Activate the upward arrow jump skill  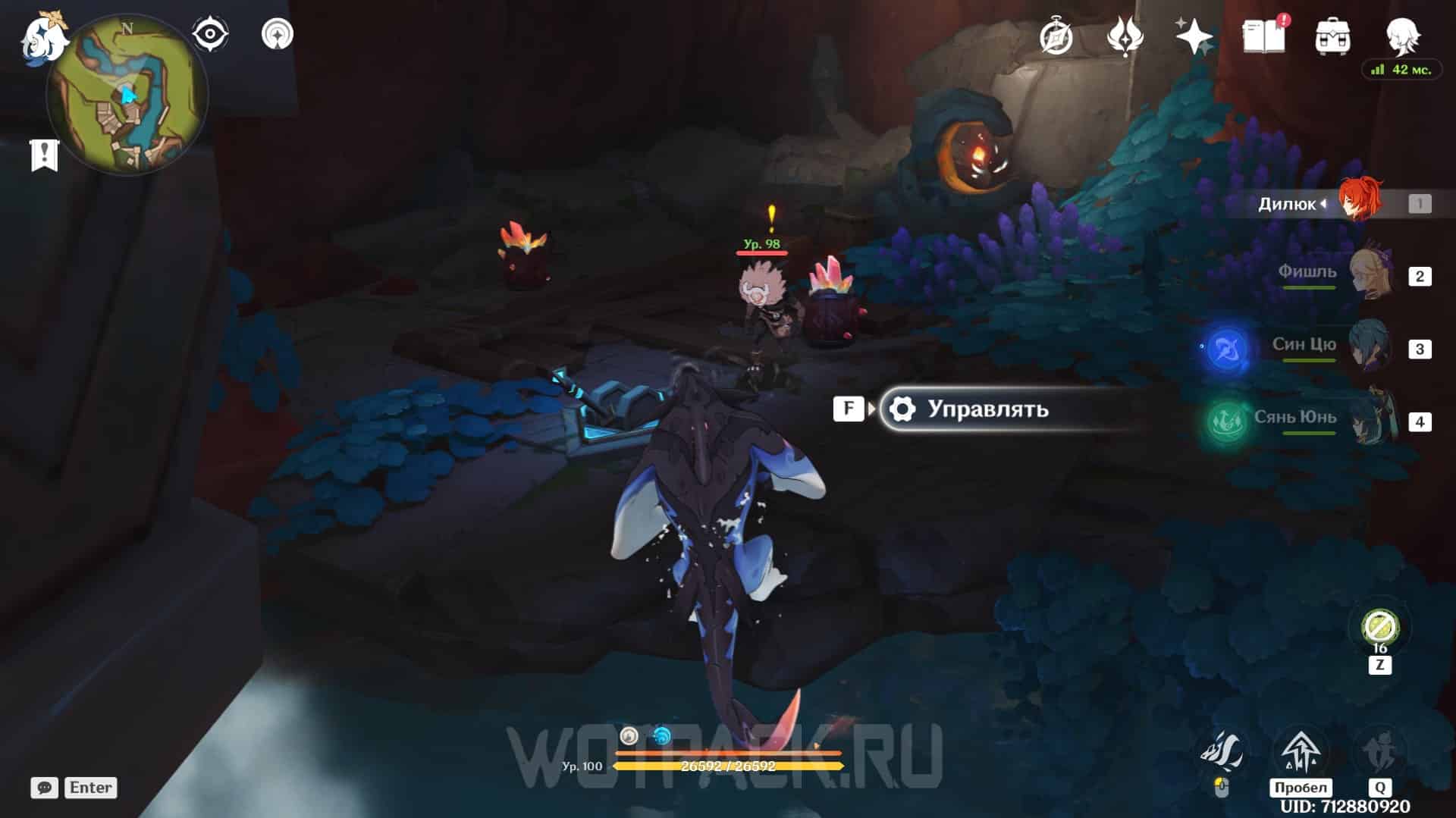[x=1301, y=752]
